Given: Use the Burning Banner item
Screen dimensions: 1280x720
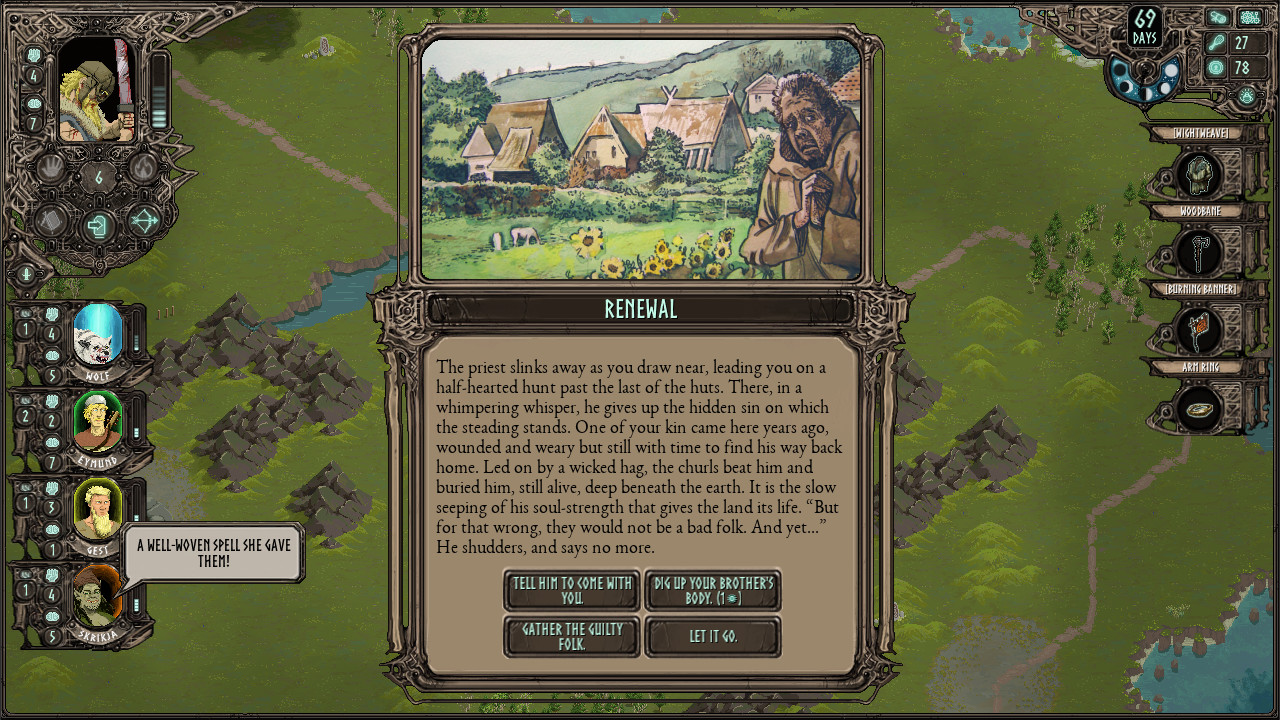Looking at the screenshot, I should (1198, 331).
